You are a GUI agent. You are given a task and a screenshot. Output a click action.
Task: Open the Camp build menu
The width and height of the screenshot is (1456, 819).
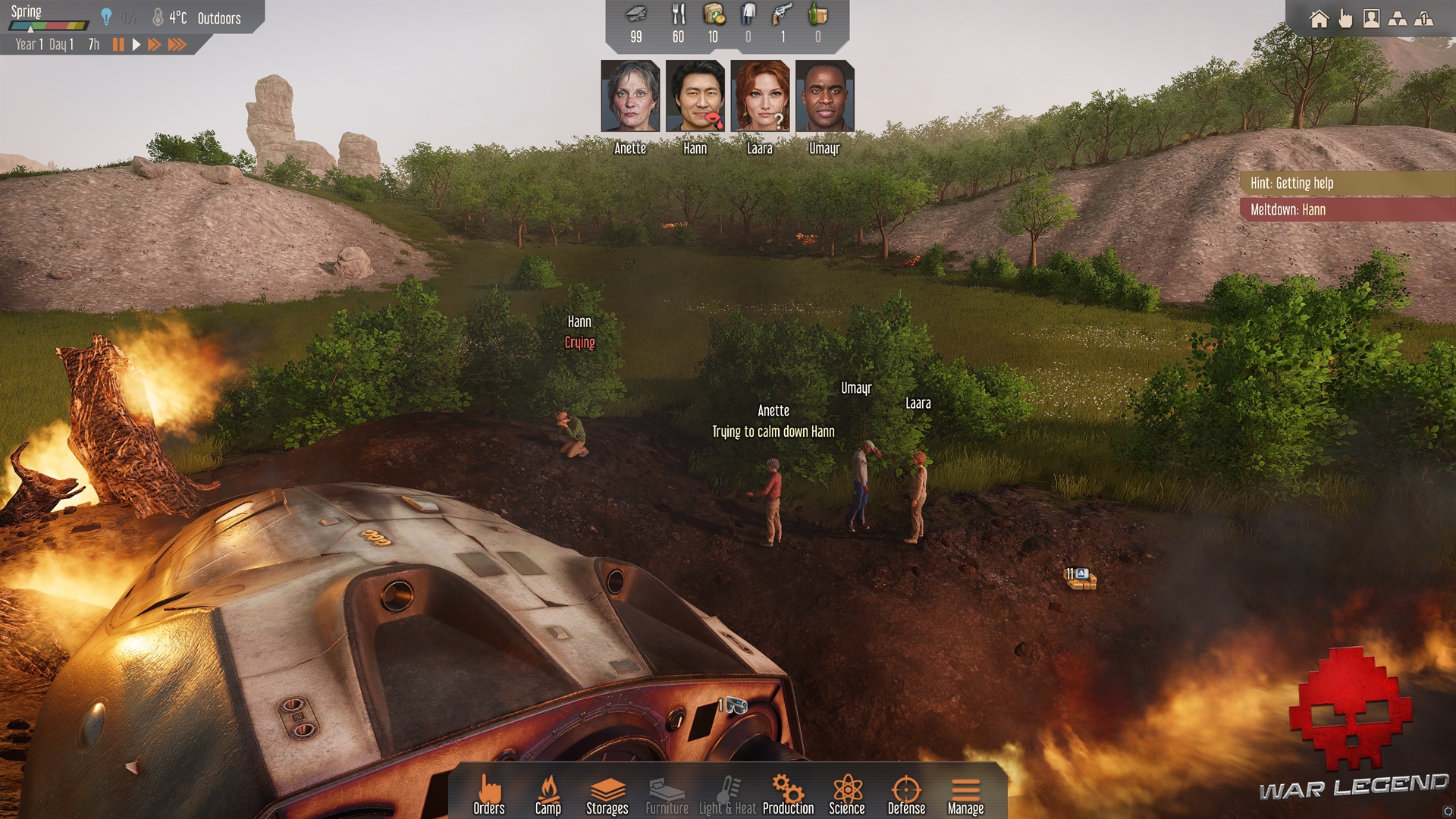[548, 795]
